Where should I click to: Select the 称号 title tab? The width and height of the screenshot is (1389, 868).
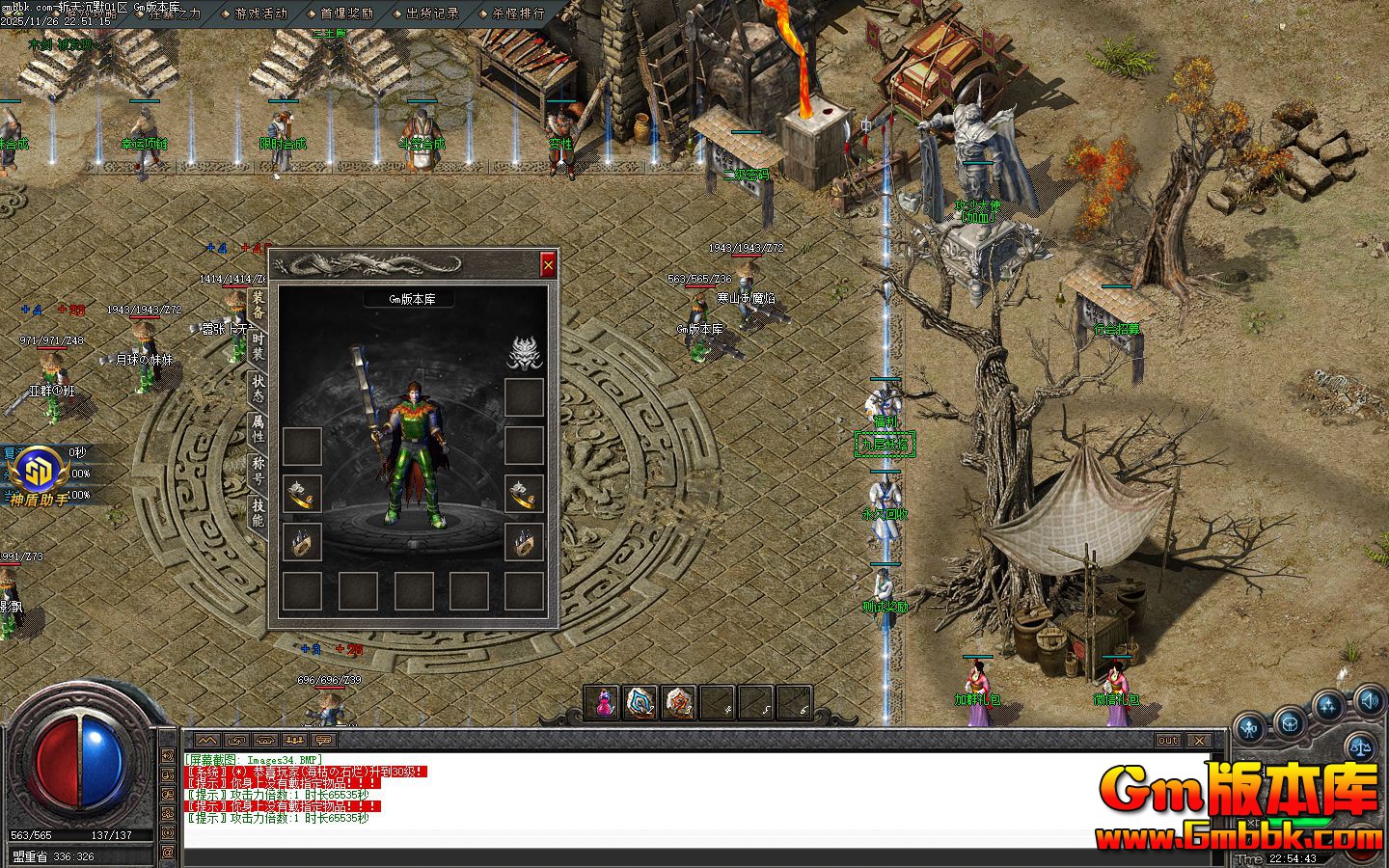pyautogui.click(x=258, y=471)
